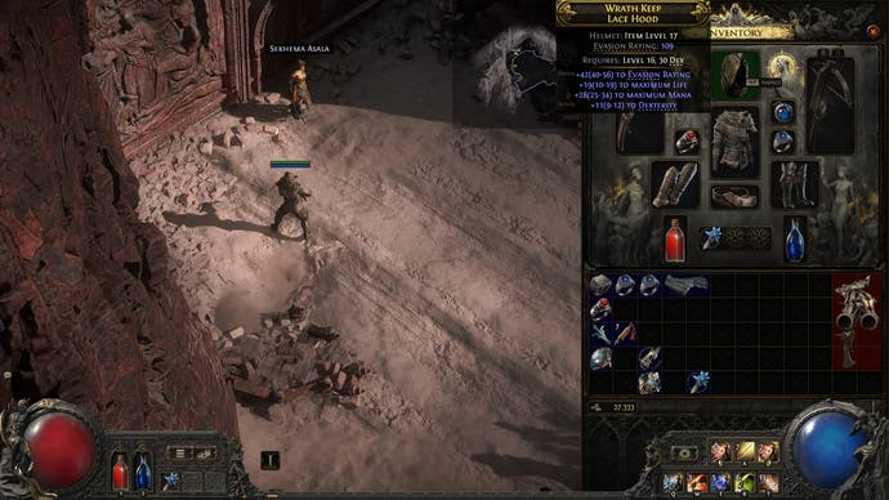The width and height of the screenshot is (889, 500).
Task: Select the red life flask in equipment
Action: [676, 240]
